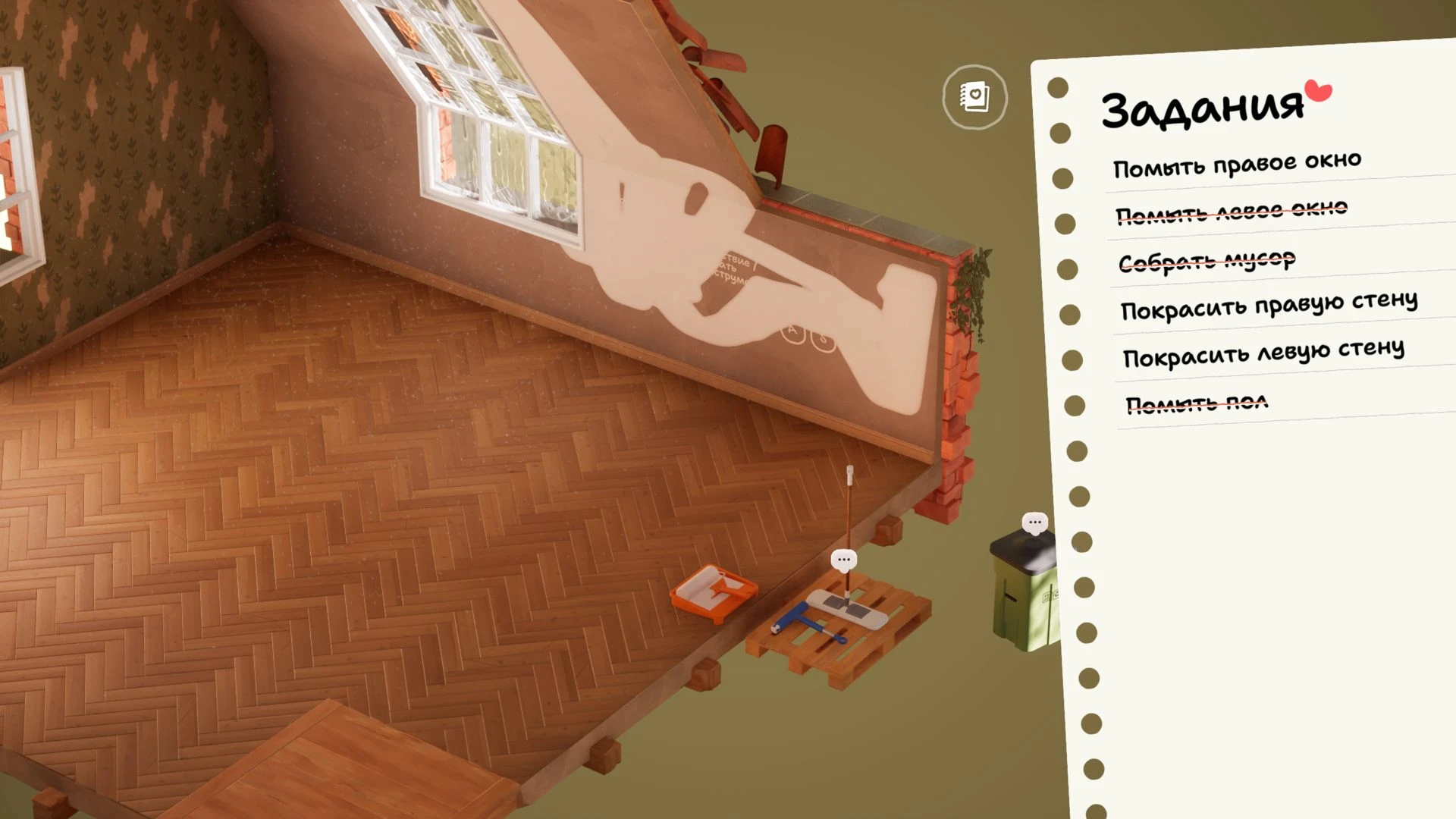
Task: Click the speech bubble above the mop
Action: pos(843,560)
